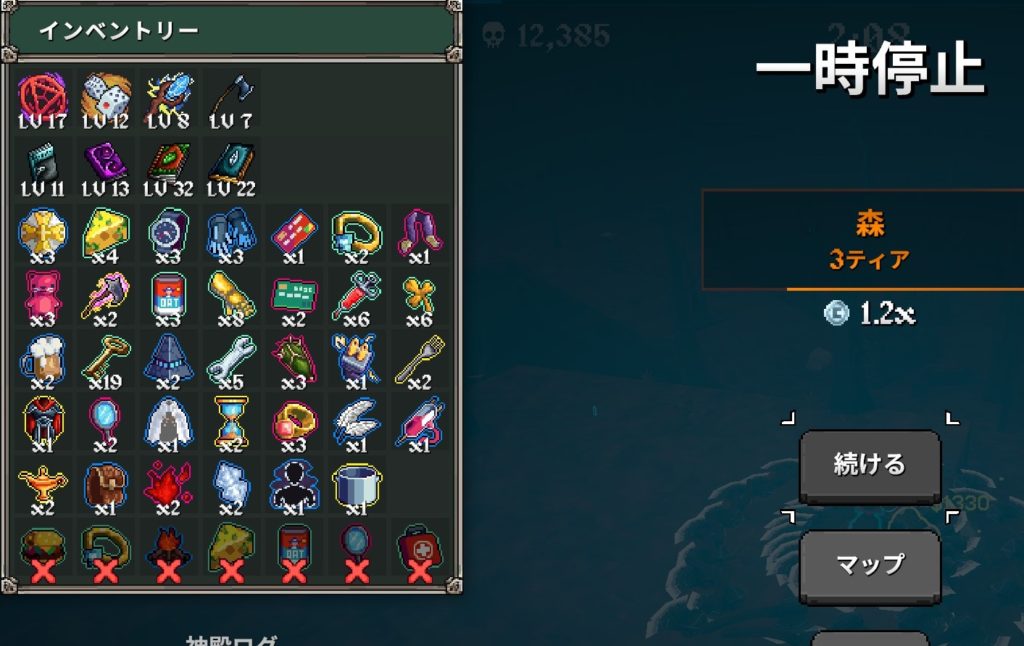Inspect the steel cooking pot item
Screen dimensions: 1024x646
[x=357, y=484]
